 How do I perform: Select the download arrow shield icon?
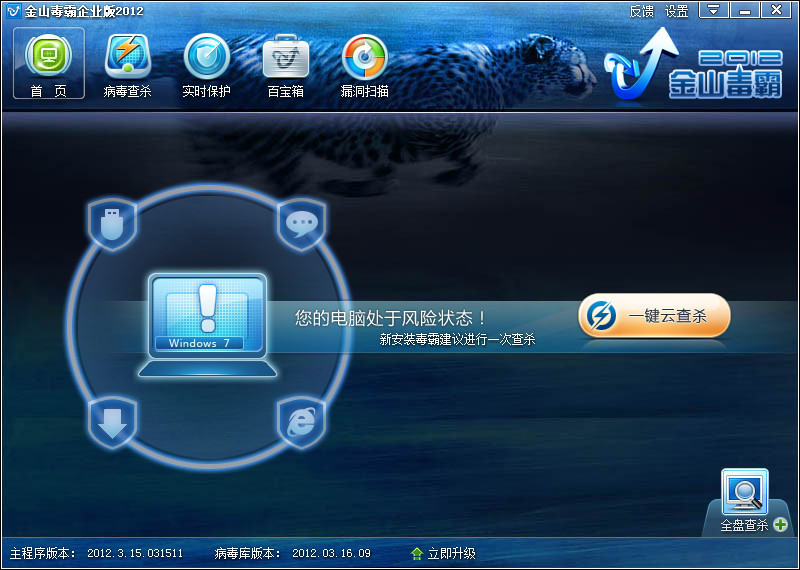112,422
